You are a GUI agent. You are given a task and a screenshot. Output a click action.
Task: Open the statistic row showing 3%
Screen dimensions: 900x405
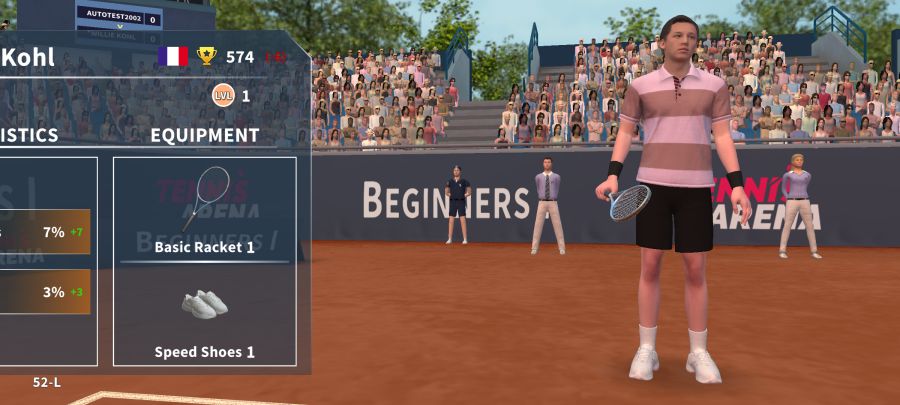[45, 292]
